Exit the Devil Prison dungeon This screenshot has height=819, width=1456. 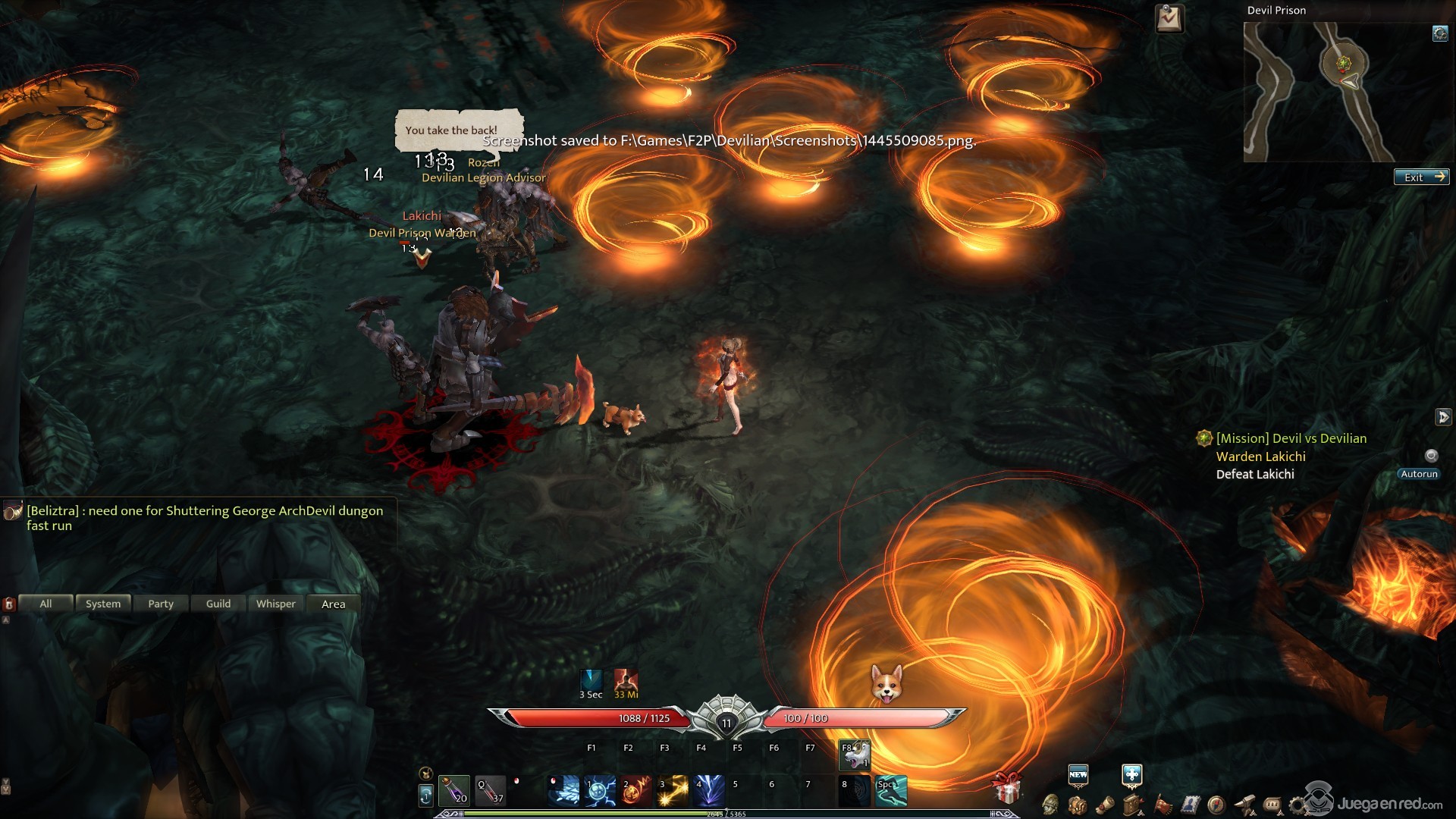(x=1421, y=177)
